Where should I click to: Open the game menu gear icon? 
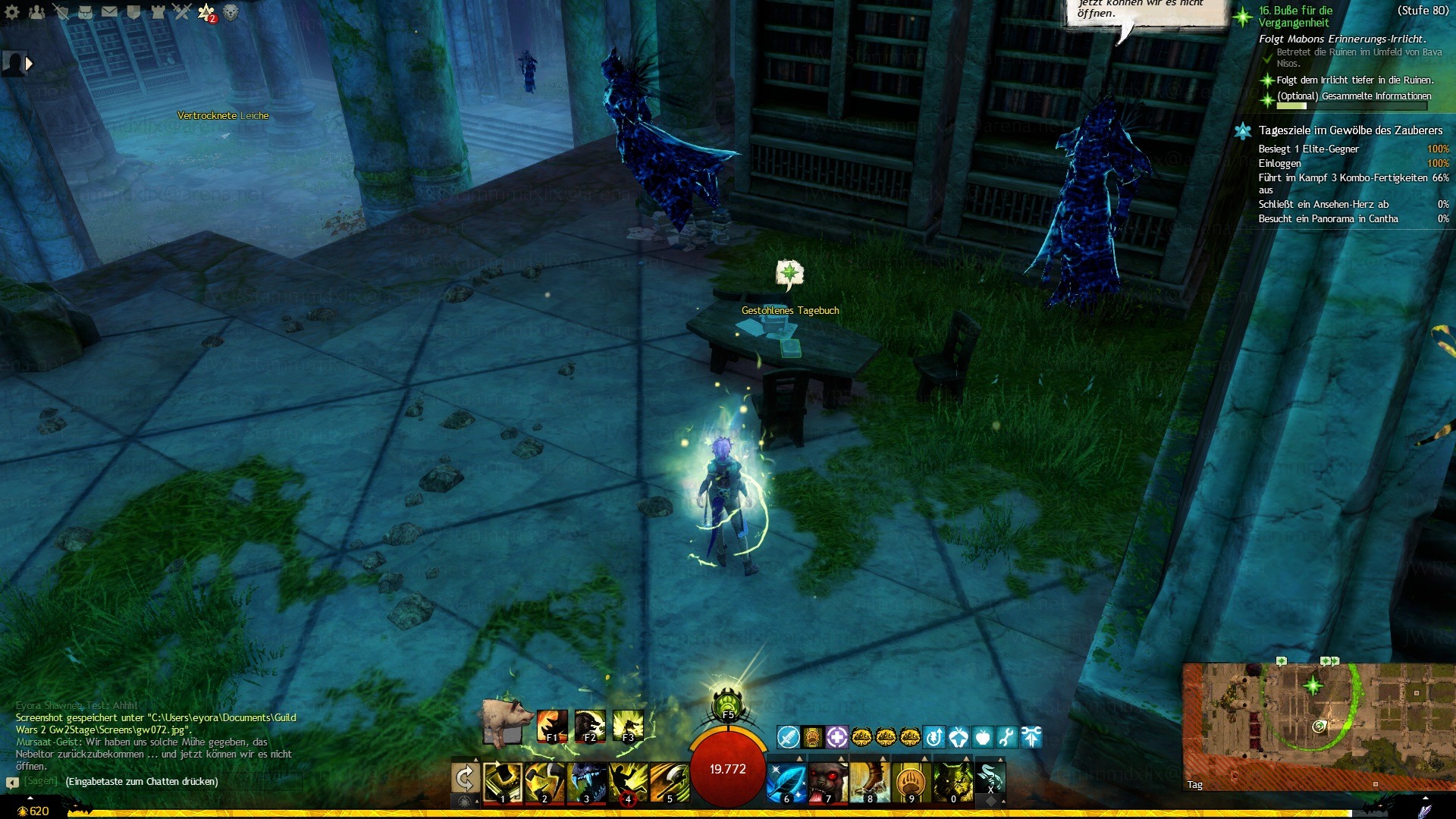[12, 12]
